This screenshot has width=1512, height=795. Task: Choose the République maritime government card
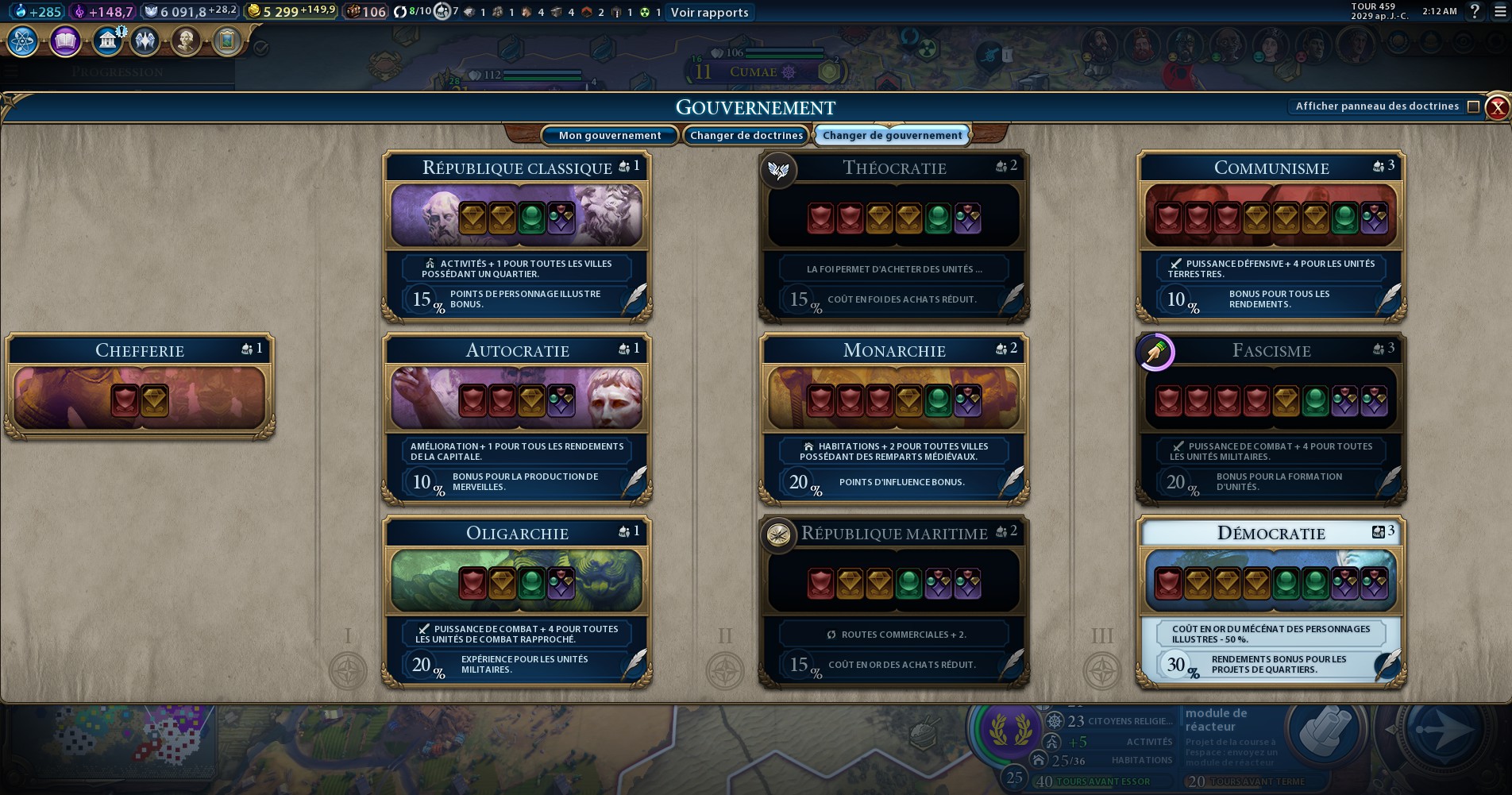(894, 602)
